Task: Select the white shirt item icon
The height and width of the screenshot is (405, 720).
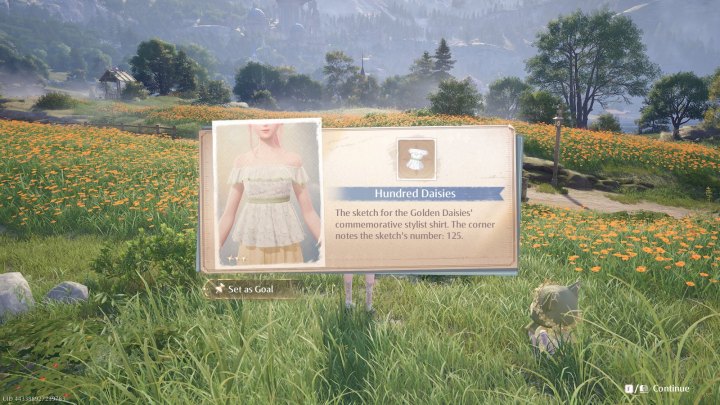Action: 416,159
